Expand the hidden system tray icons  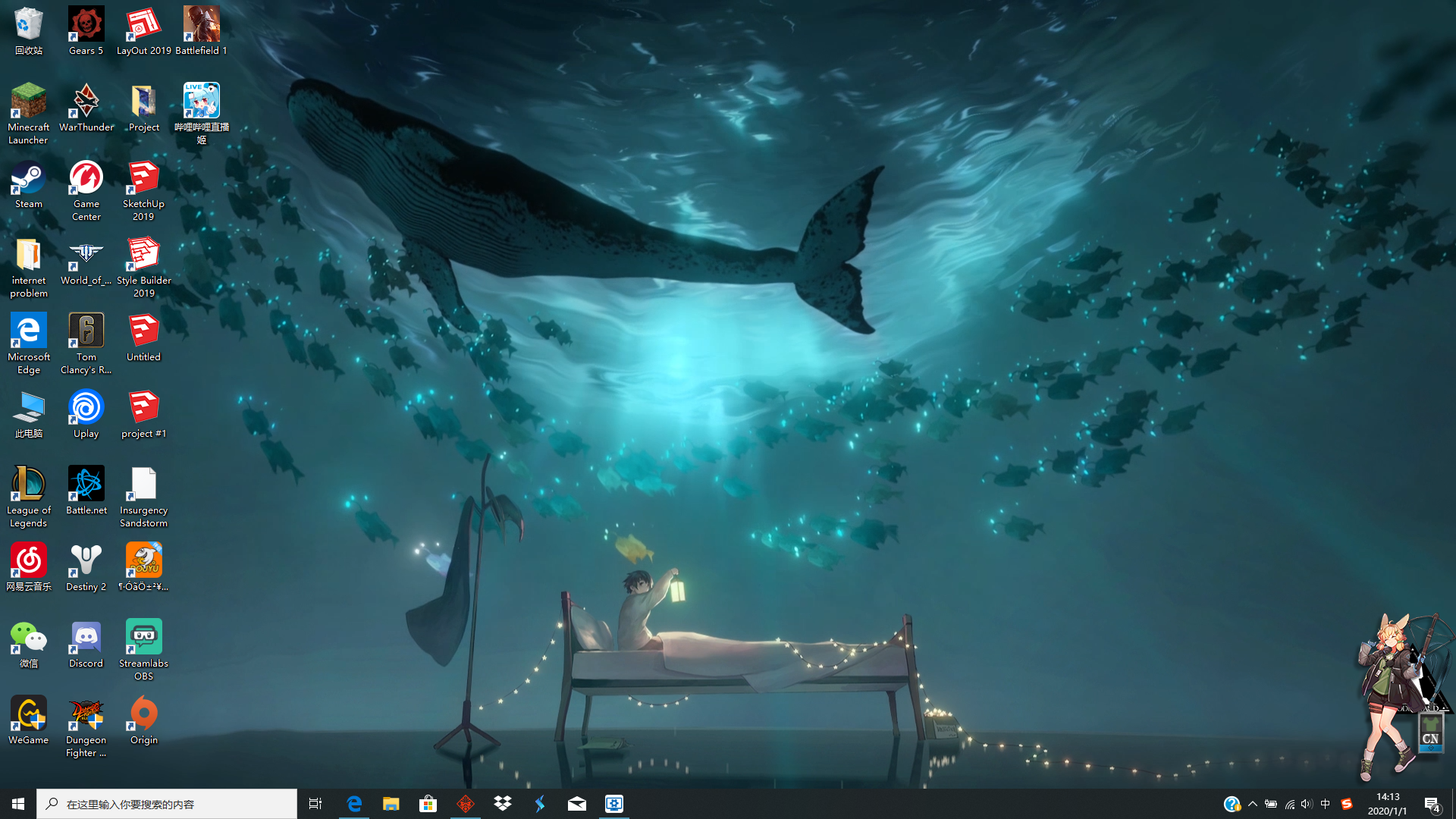point(1254,804)
